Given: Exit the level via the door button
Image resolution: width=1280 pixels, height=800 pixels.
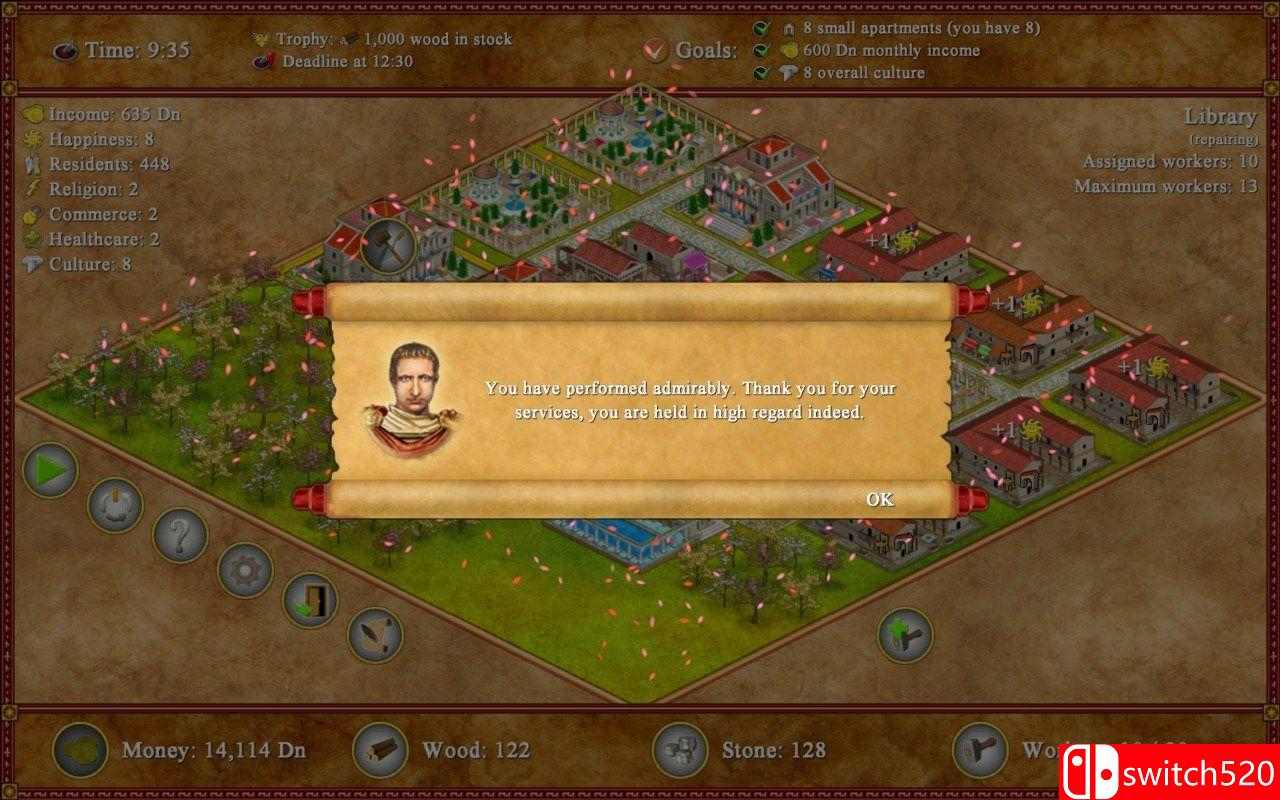Looking at the screenshot, I should [x=310, y=600].
